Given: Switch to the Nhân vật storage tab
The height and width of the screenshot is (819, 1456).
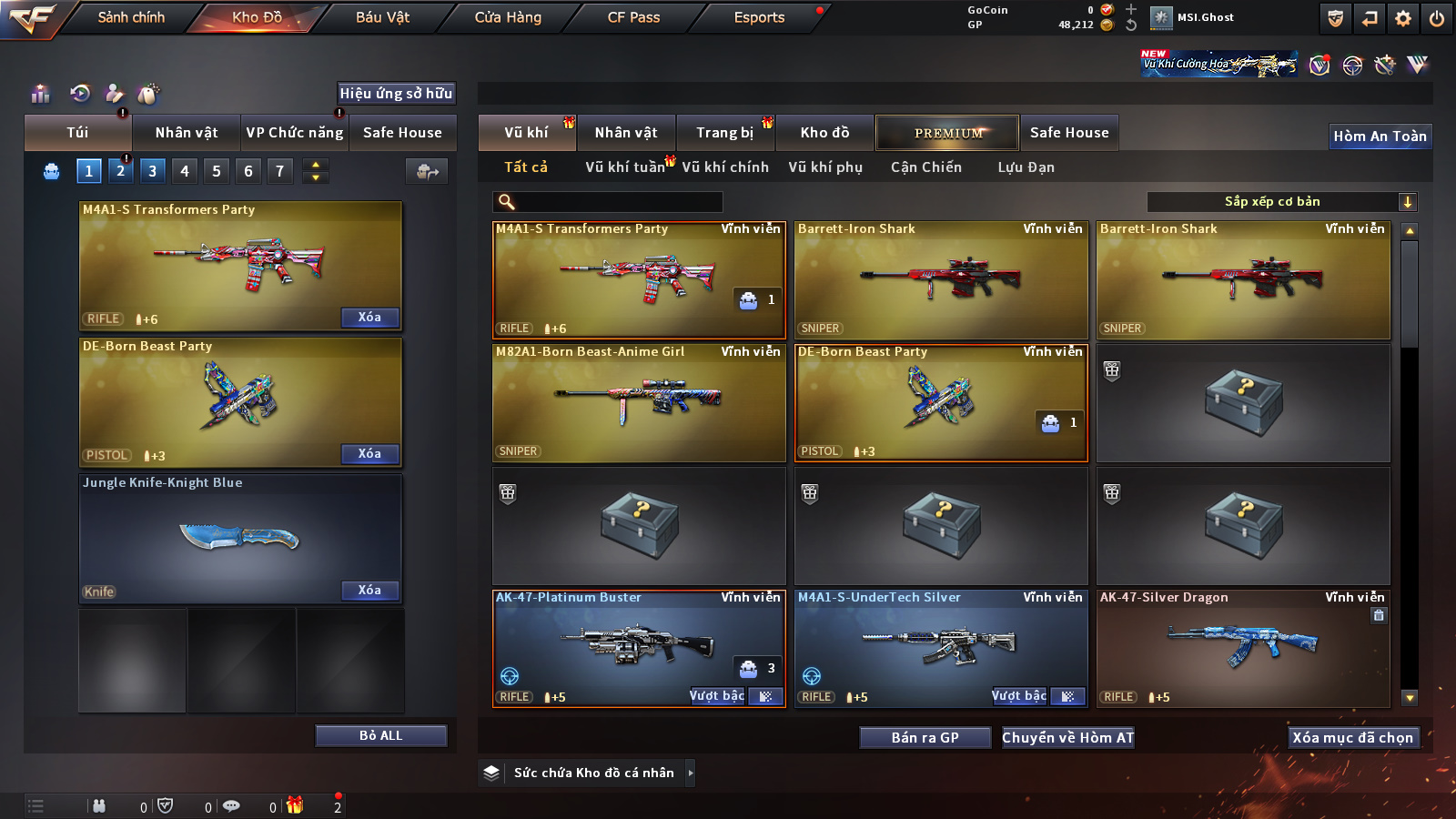Looking at the screenshot, I should point(626,133).
